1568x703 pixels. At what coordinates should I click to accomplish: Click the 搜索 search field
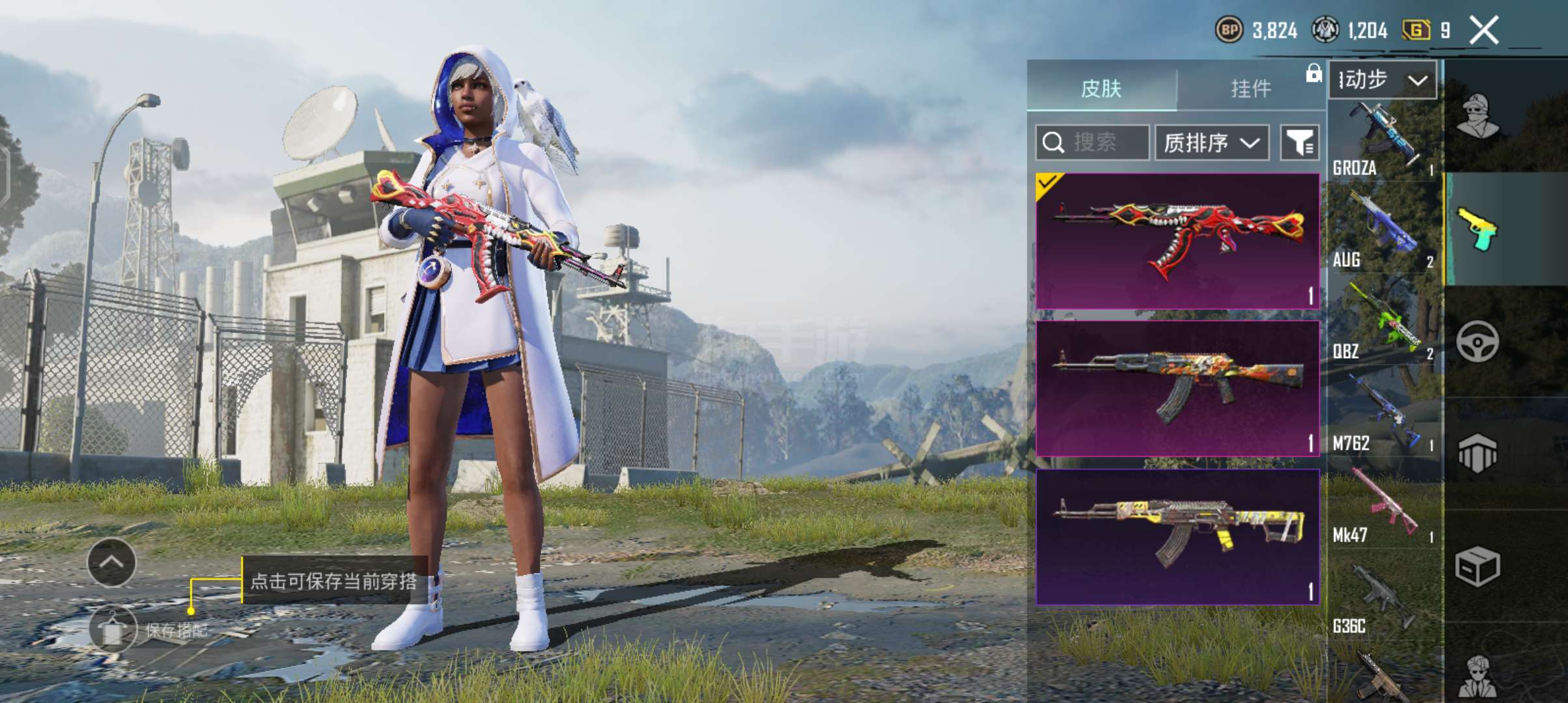[x=1092, y=142]
